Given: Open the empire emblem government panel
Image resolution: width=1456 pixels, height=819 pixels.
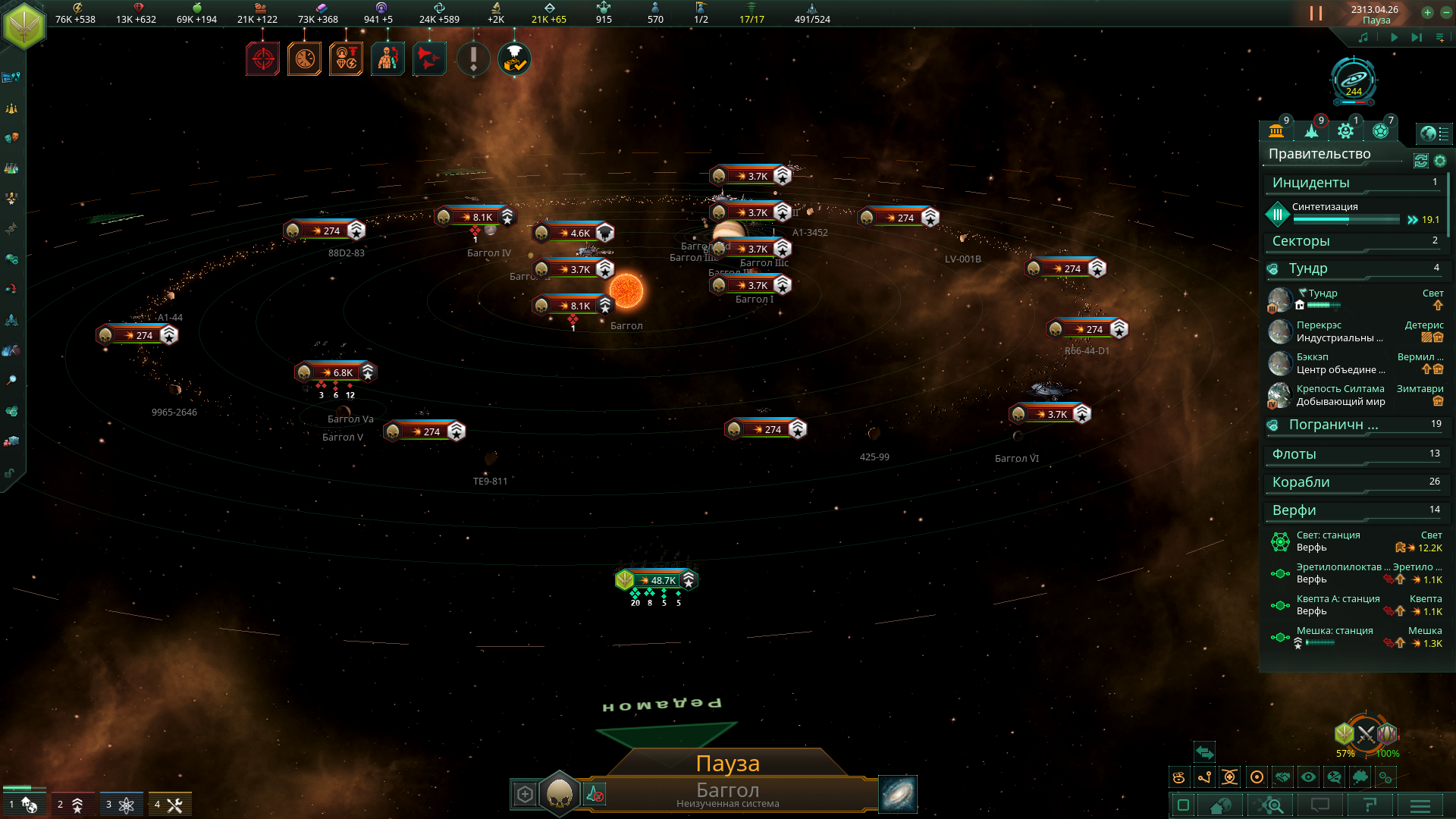Looking at the screenshot, I should [x=25, y=26].
